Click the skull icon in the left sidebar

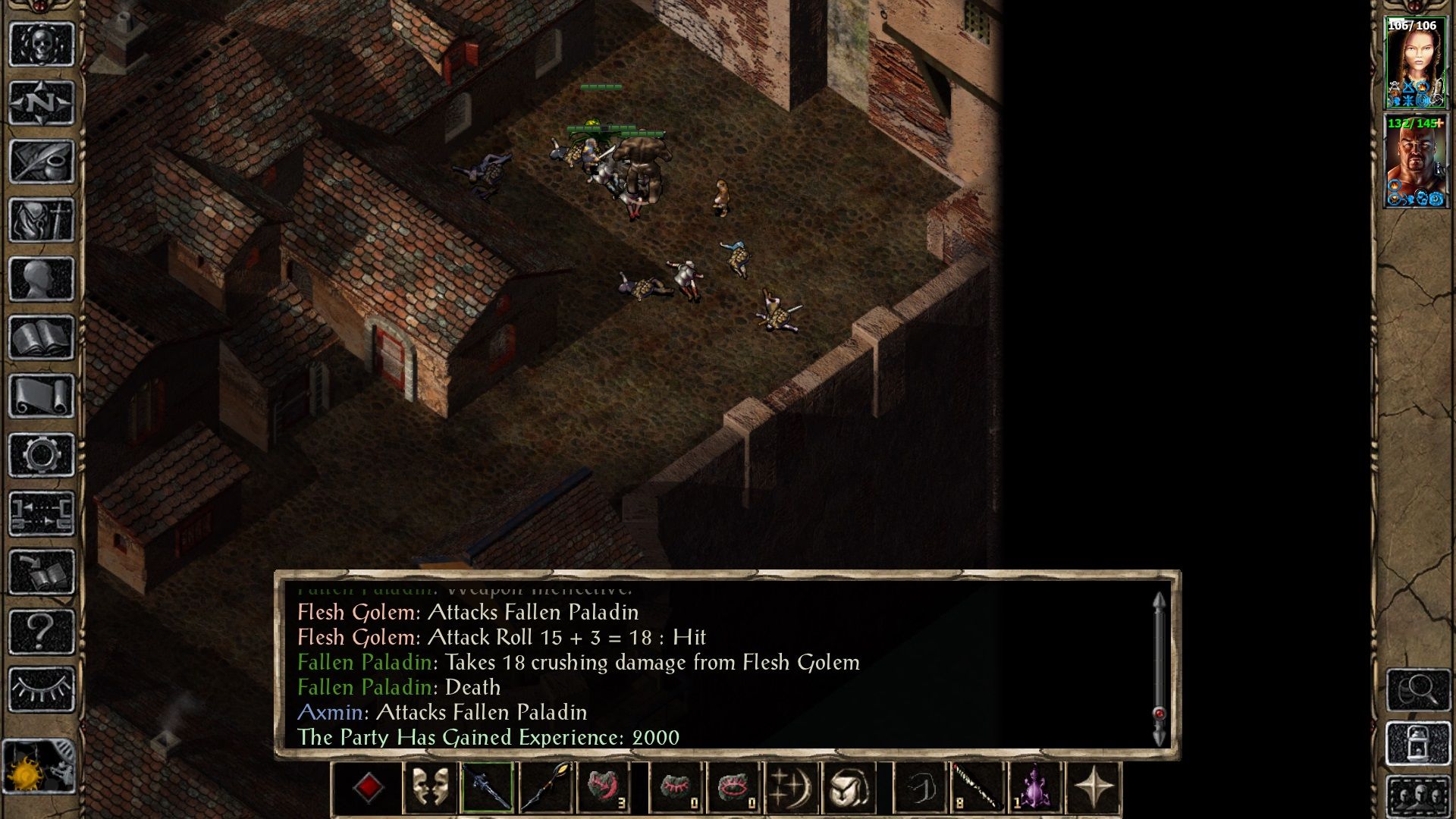(x=42, y=44)
